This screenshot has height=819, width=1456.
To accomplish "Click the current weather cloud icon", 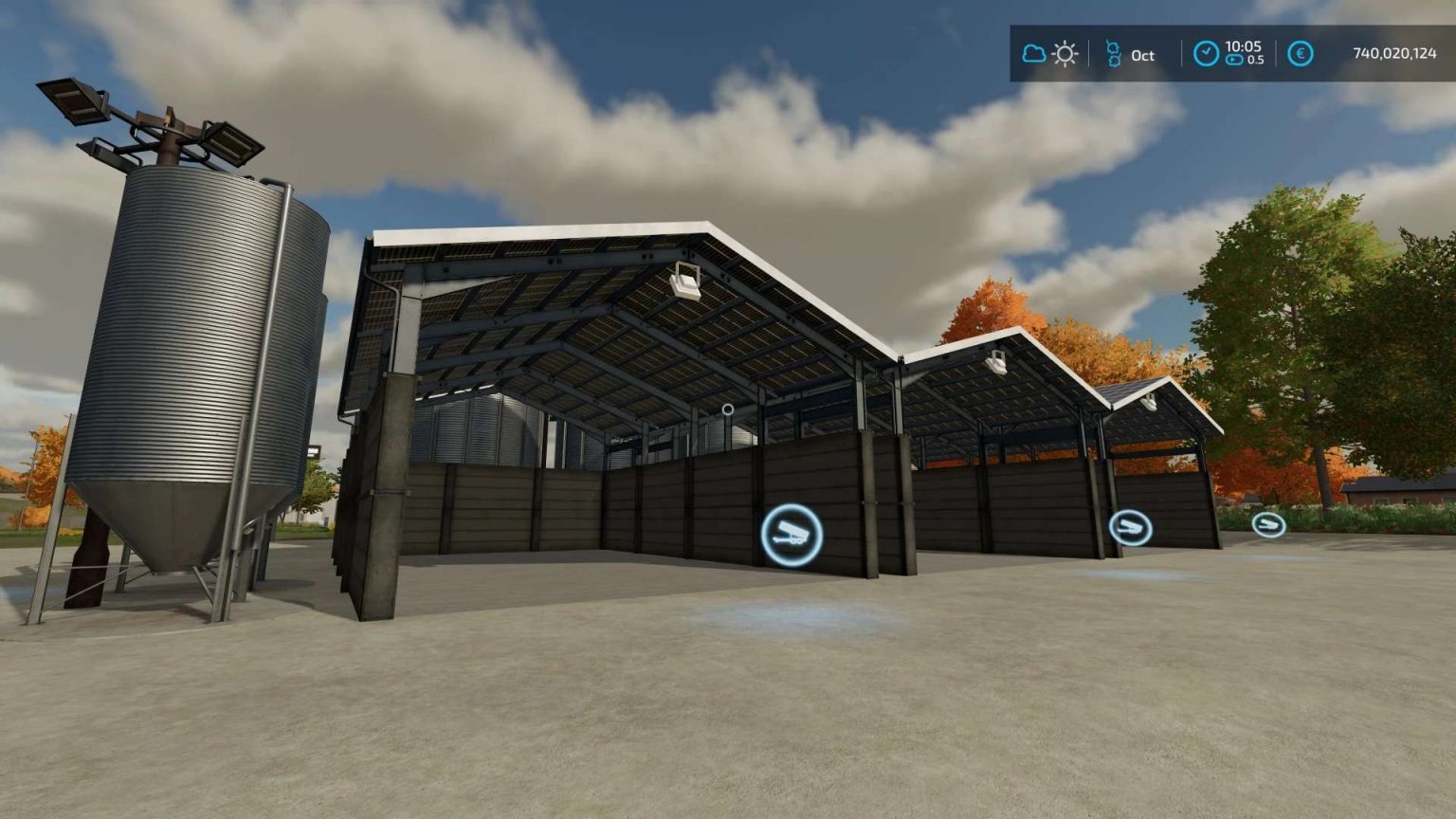I will click(1036, 54).
